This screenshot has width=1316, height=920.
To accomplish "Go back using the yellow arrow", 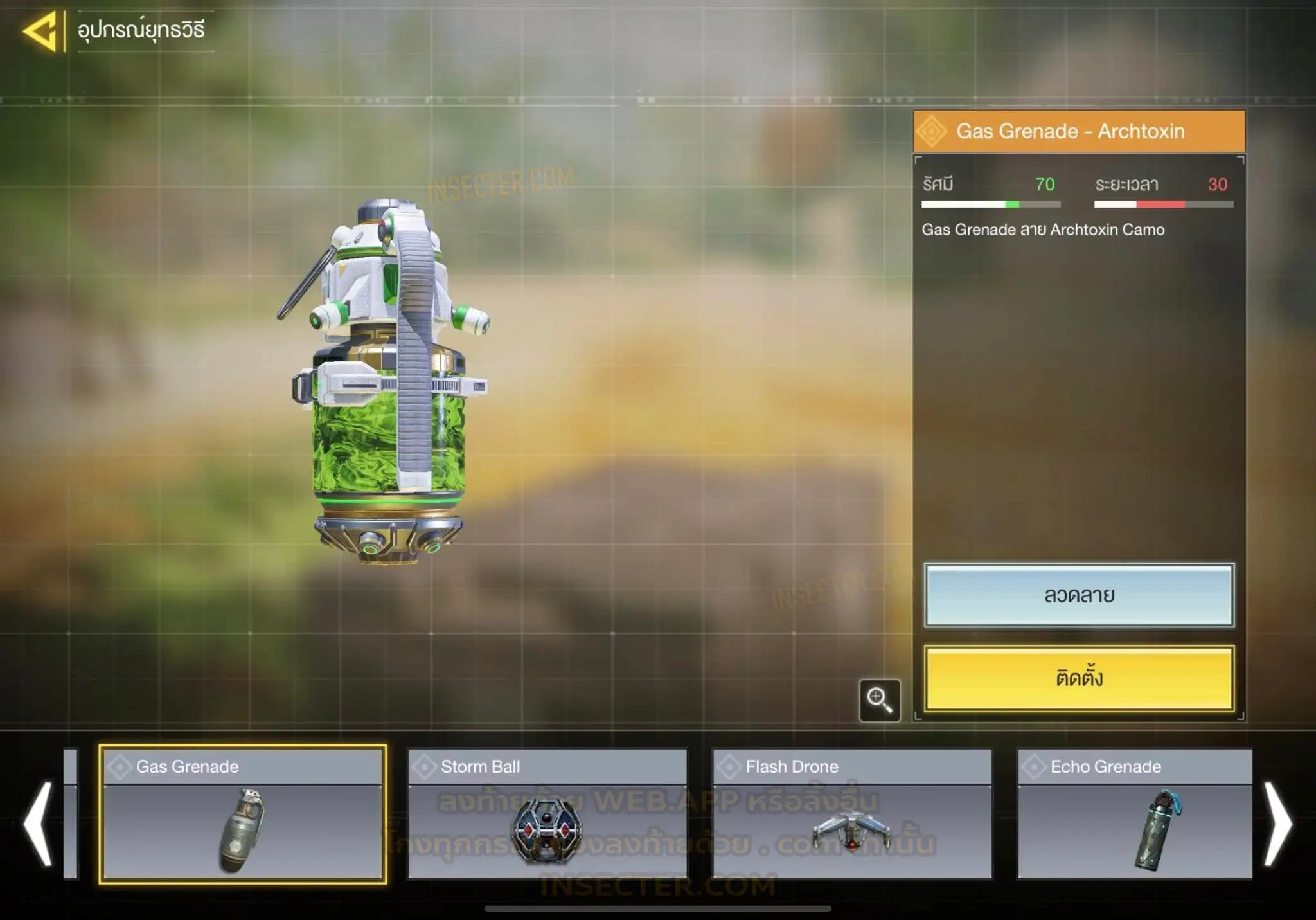I will (40, 30).
